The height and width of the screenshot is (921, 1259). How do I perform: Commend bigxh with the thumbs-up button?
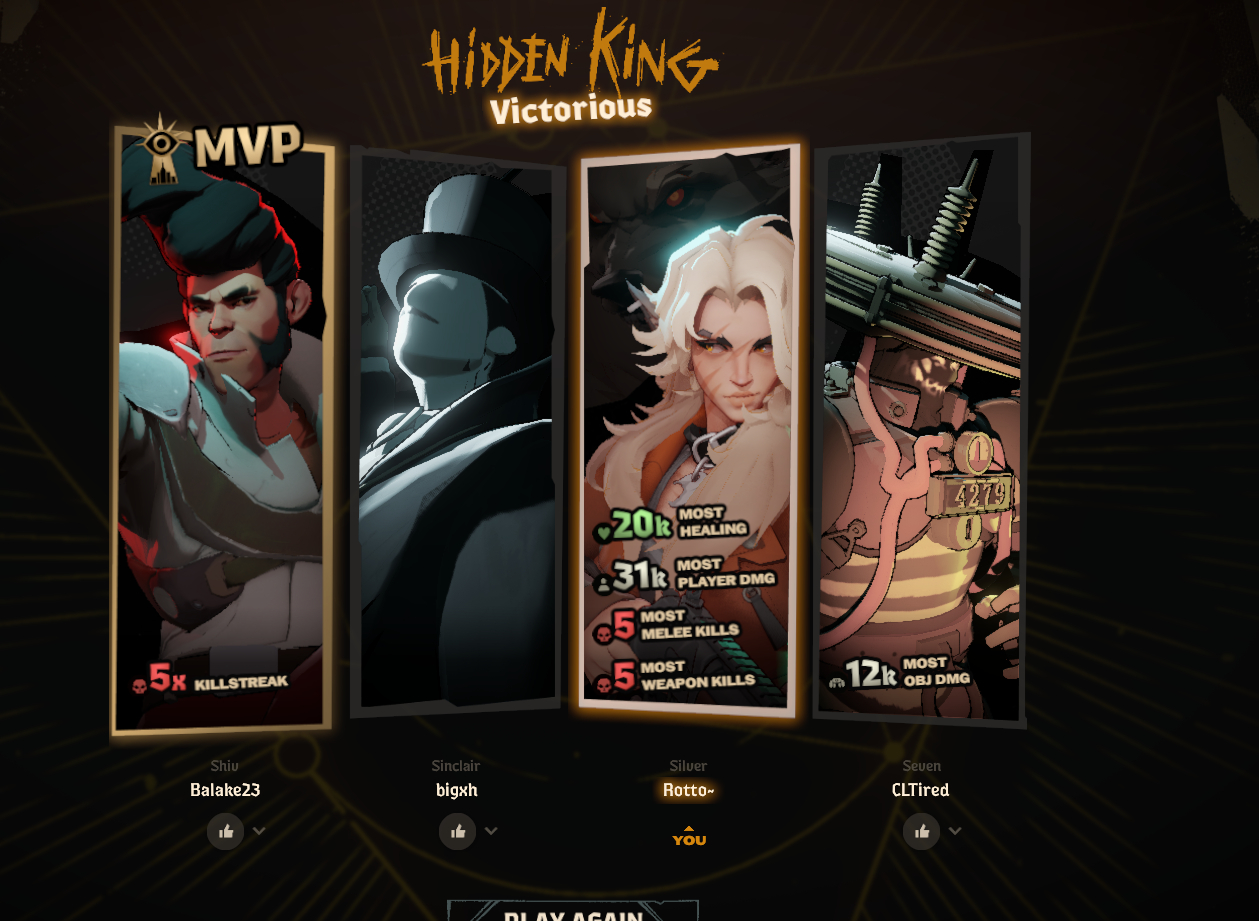(x=458, y=831)
